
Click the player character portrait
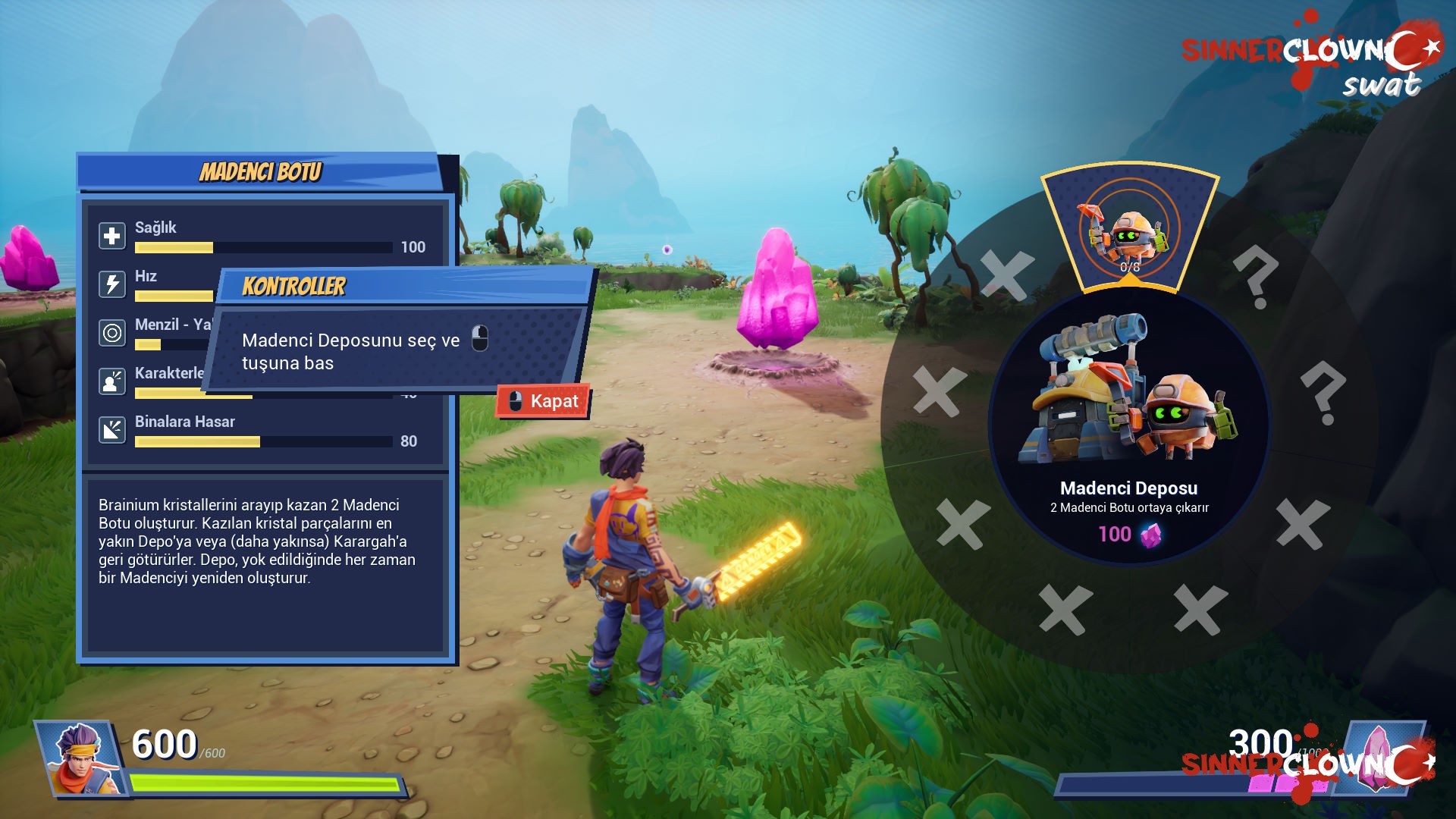tap(81, 758)
